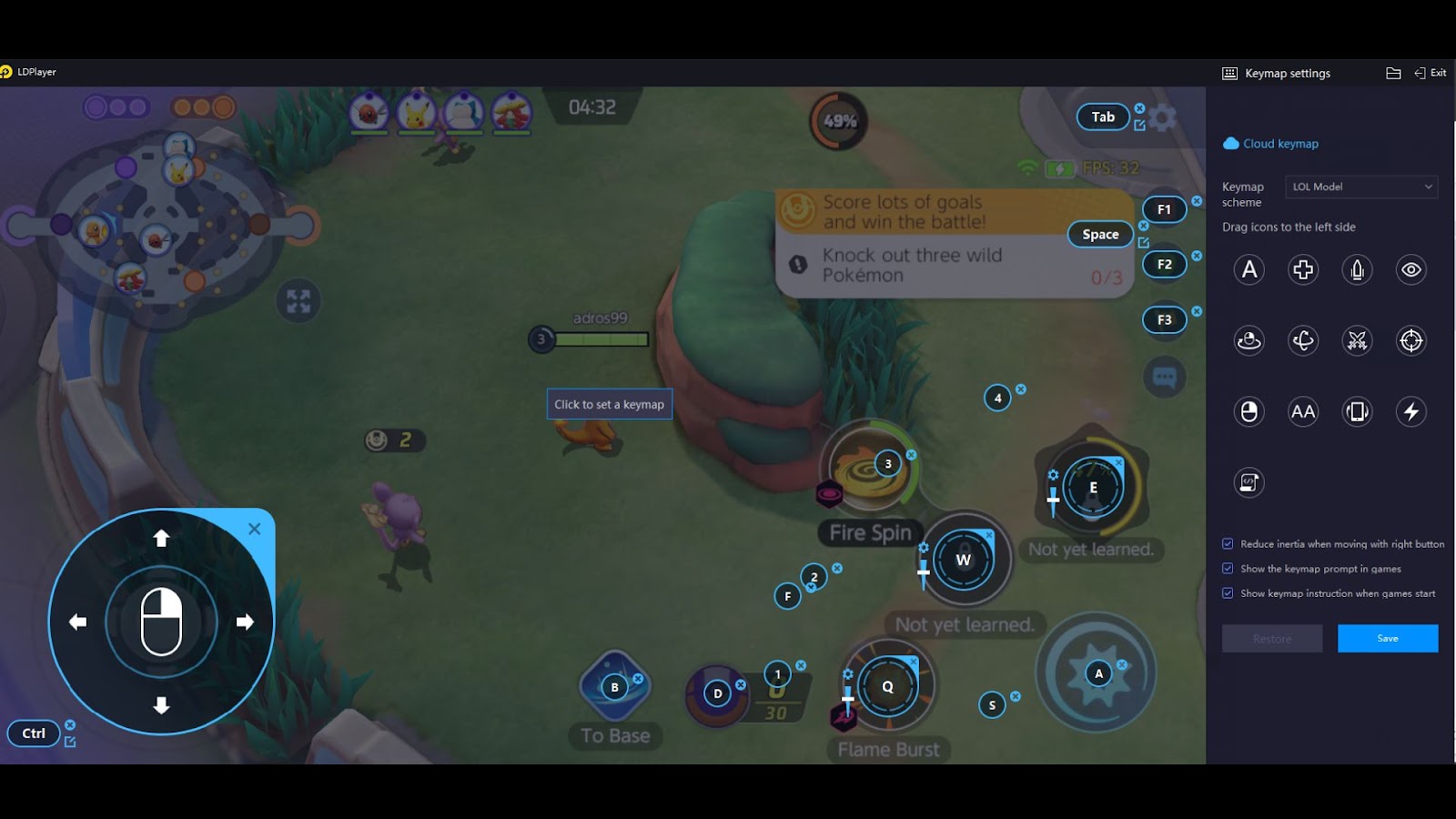Select the eye keymap icon
The image size is (1456, 819).
(1410, 269)
